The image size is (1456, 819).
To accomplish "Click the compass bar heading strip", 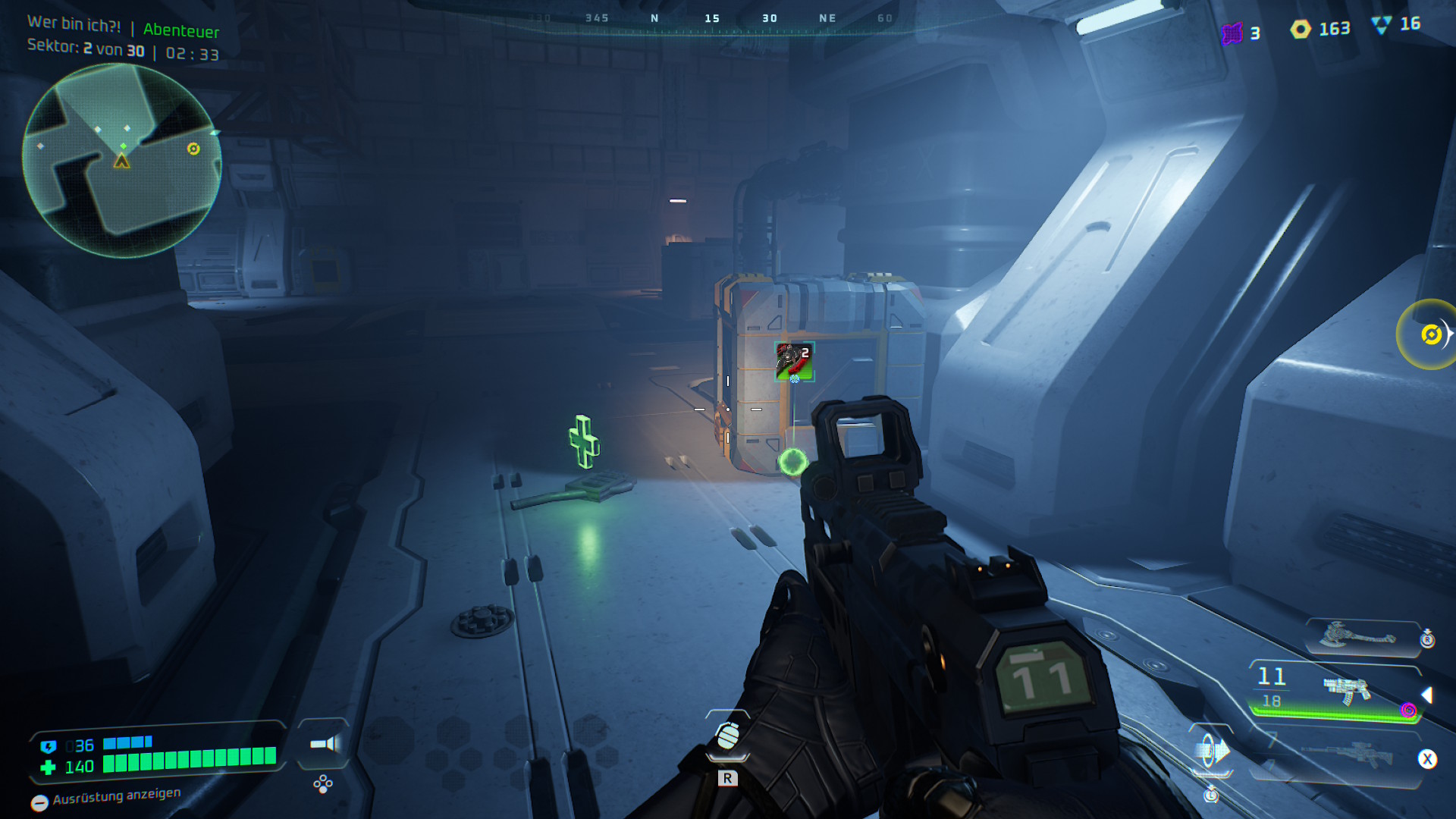I will [711, 20].
